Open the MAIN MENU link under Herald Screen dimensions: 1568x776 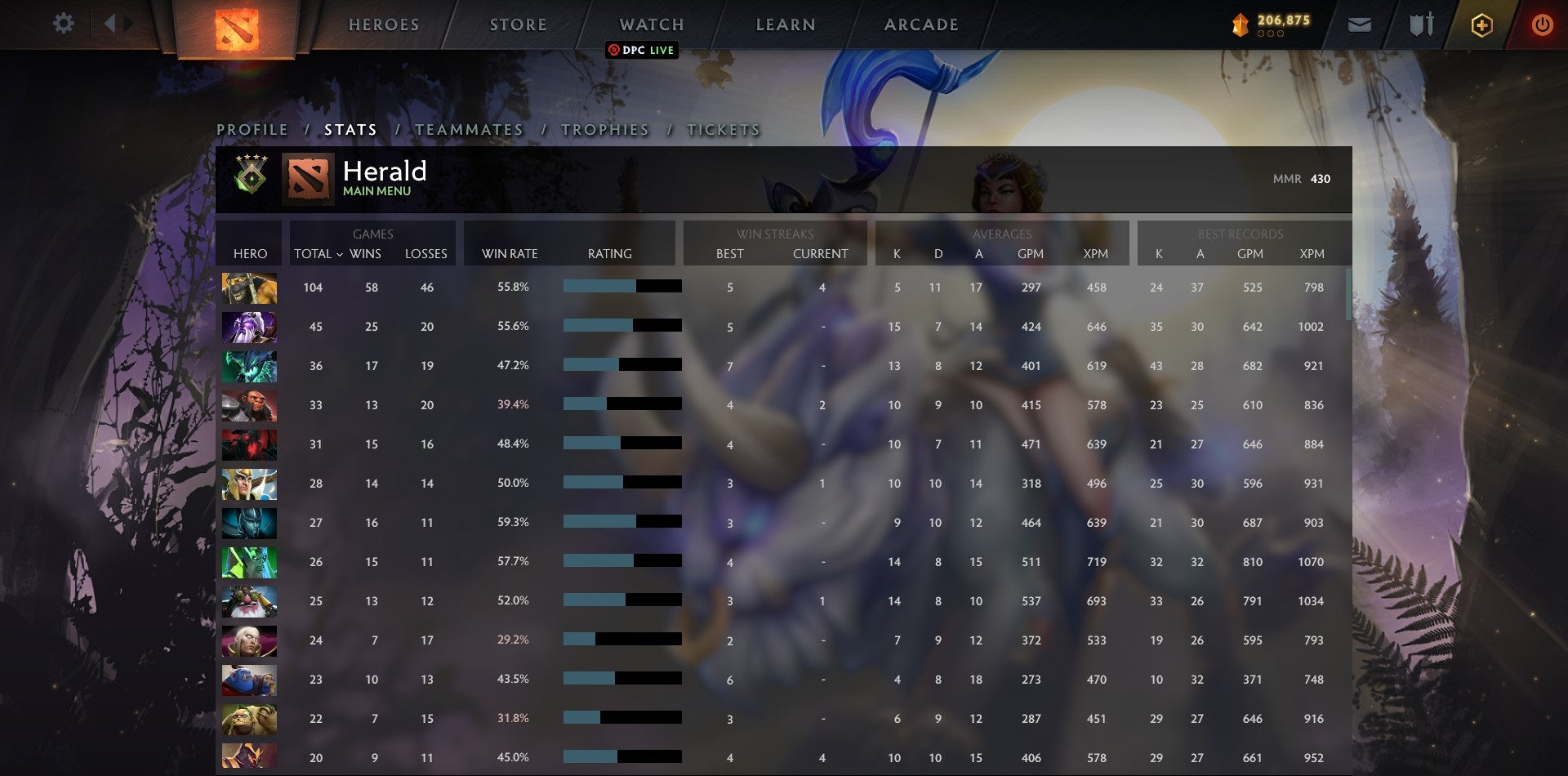coord(376,190)
